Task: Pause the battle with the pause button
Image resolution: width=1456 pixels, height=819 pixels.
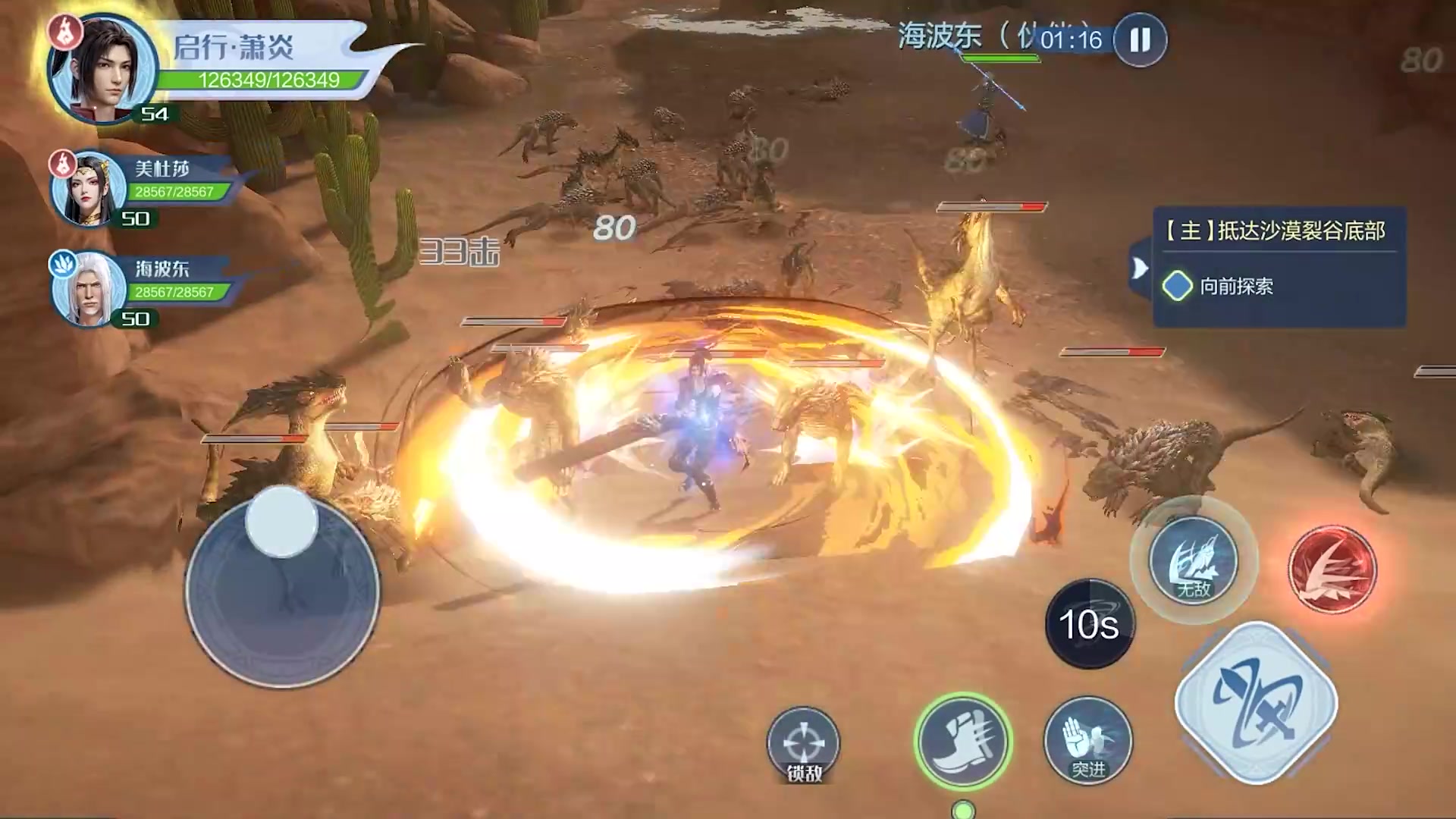Action: (x=1140, y=40)
